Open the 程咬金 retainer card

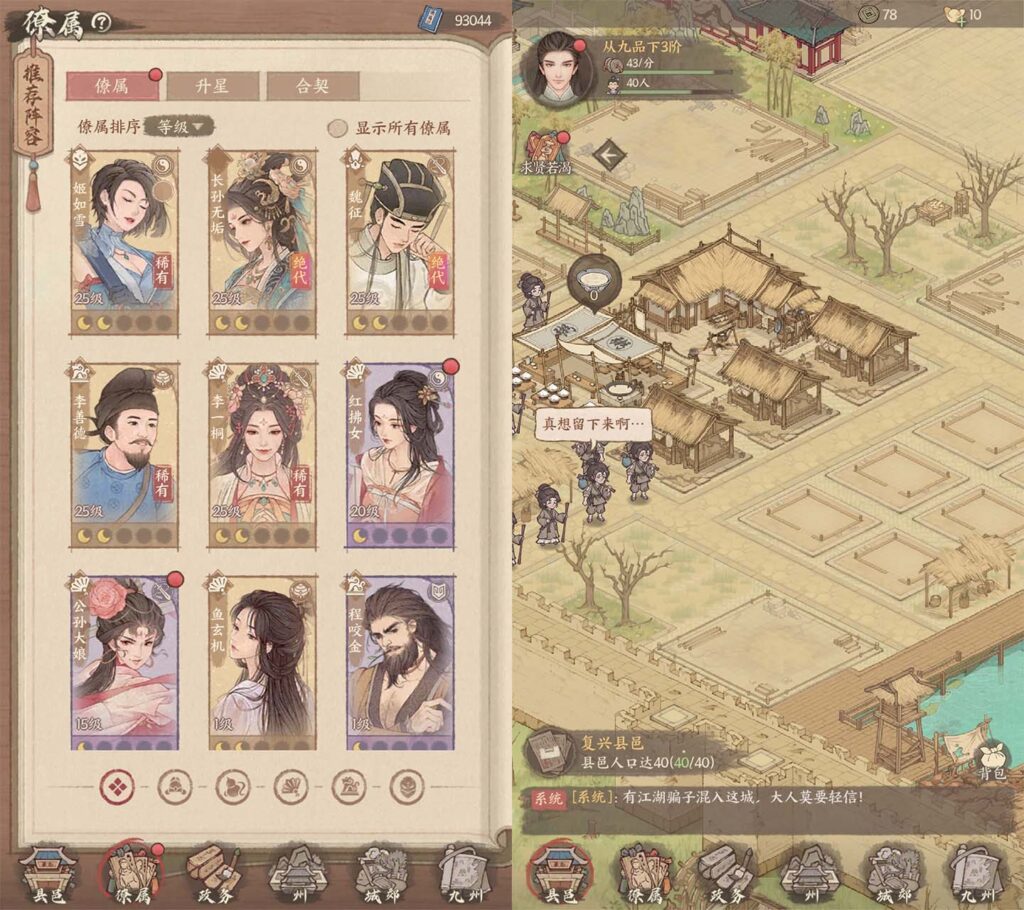pyautogui.click(x=400, y=663)
